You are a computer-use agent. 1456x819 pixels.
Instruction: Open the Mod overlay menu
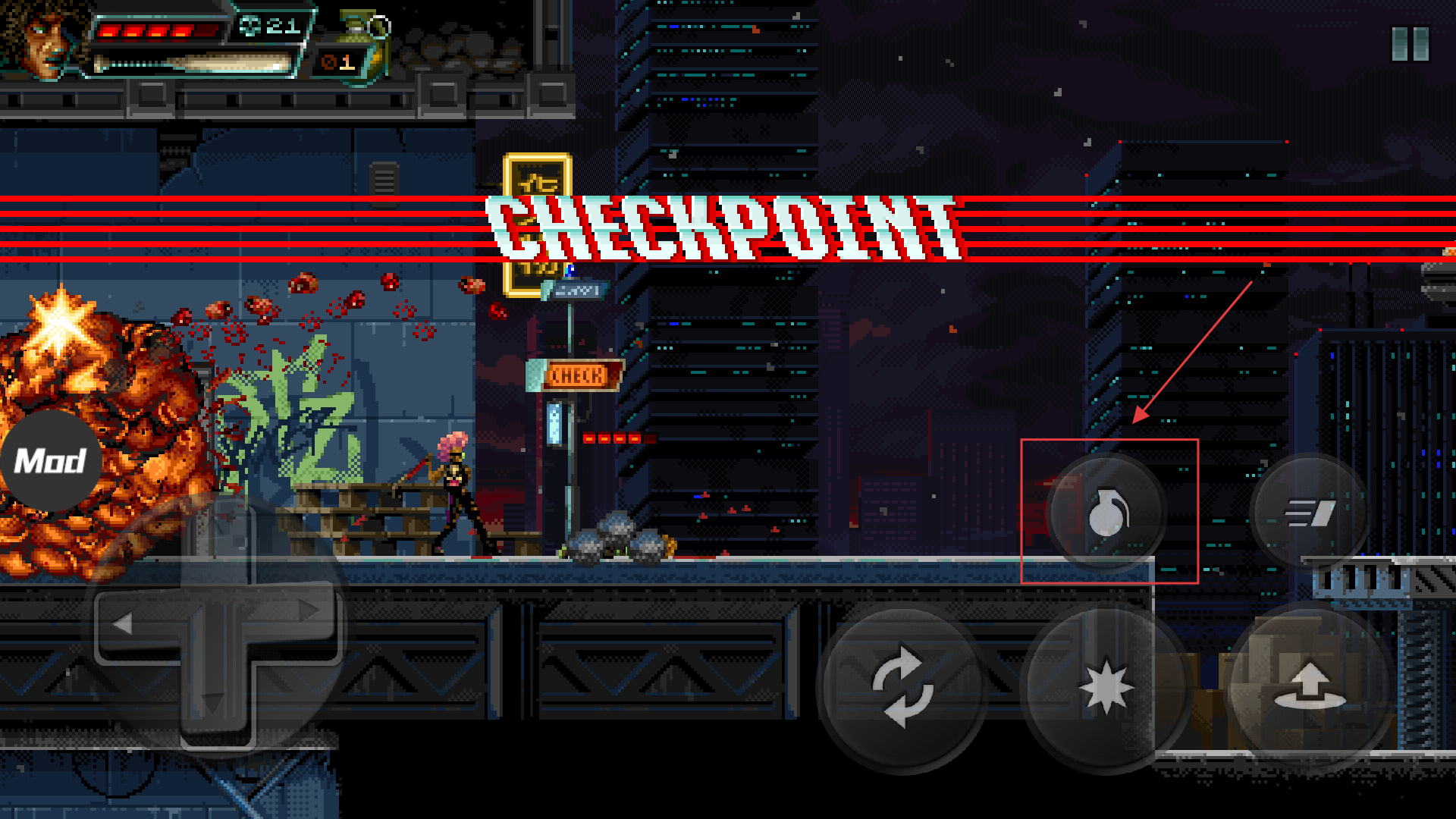[x=50, y=460]
